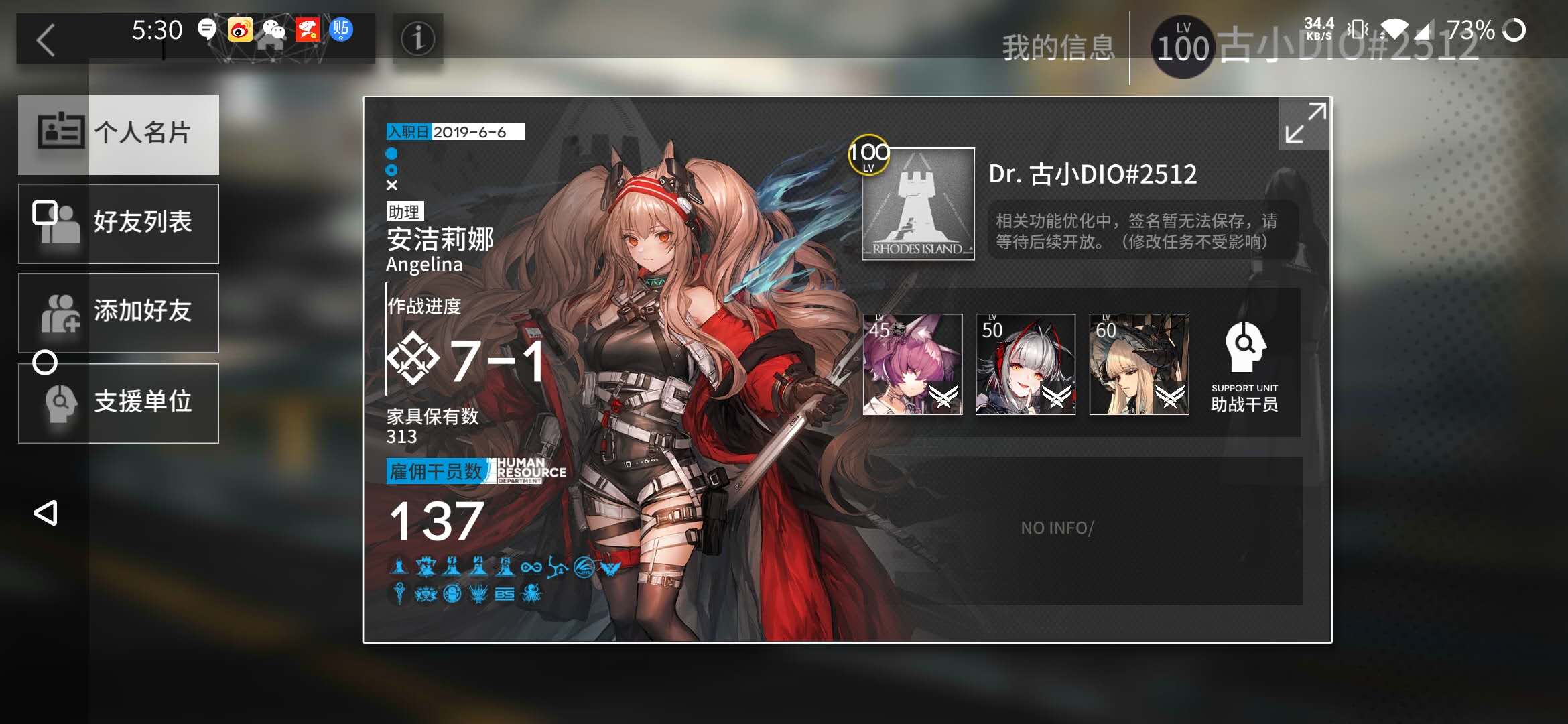The width and height of the screenshot is (1568, 724).
Task: Click the Dr. 古小DIO#2512 name
Action: point(1092,174)
